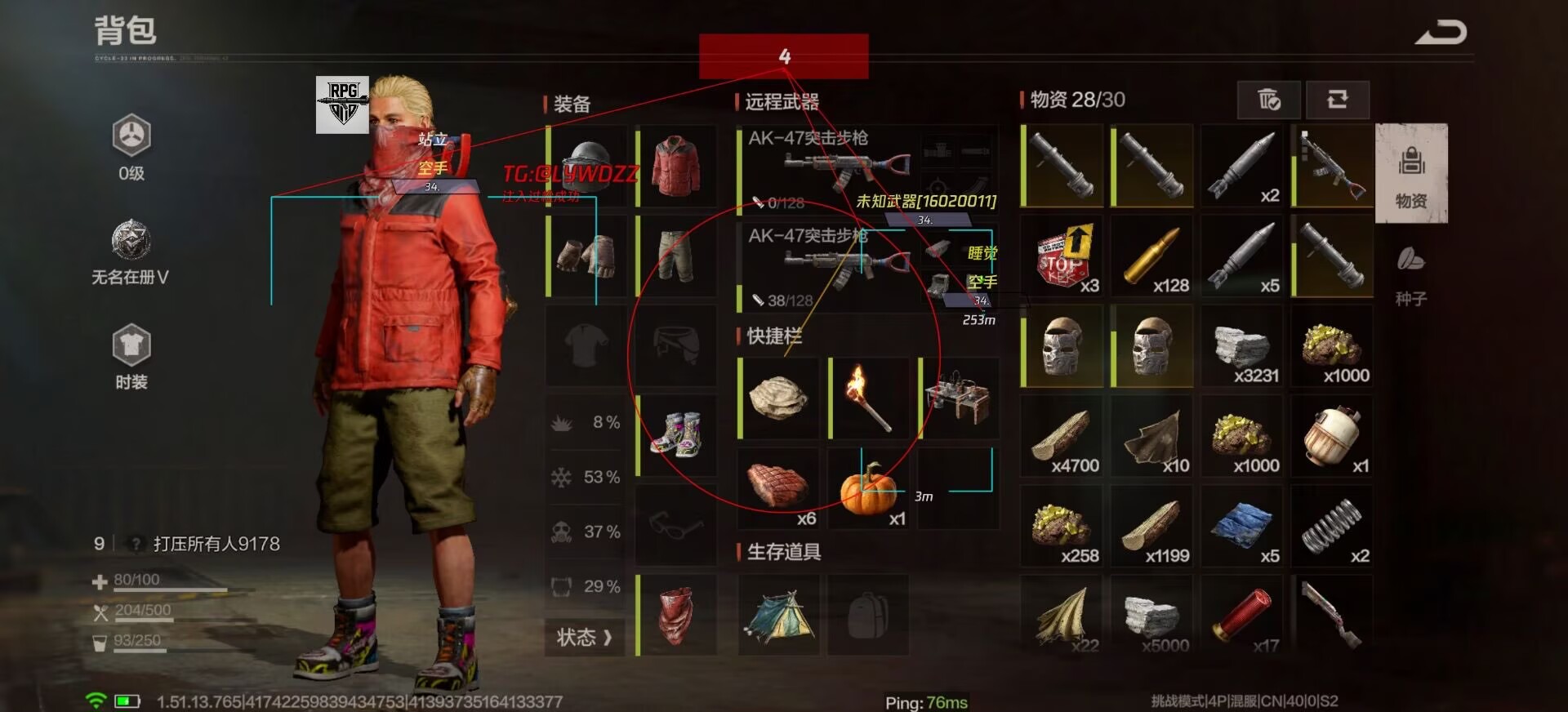Image resolution: width=1568 pixels, height=712 pixels.
Task: Select the torch in quick bar
Action: [868, 398]
